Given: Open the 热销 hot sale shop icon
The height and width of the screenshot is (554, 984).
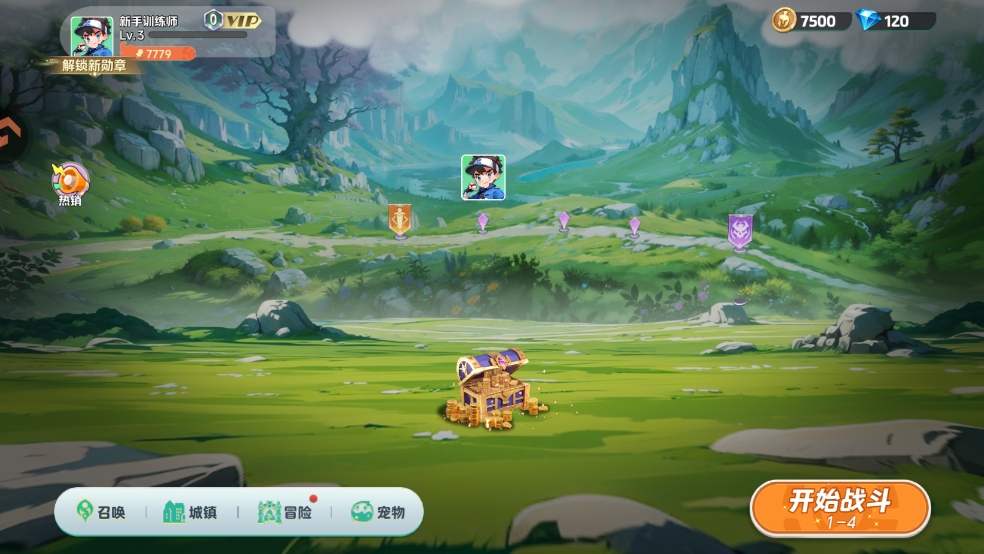Looking at the screenshot, I should coord(70,184).
